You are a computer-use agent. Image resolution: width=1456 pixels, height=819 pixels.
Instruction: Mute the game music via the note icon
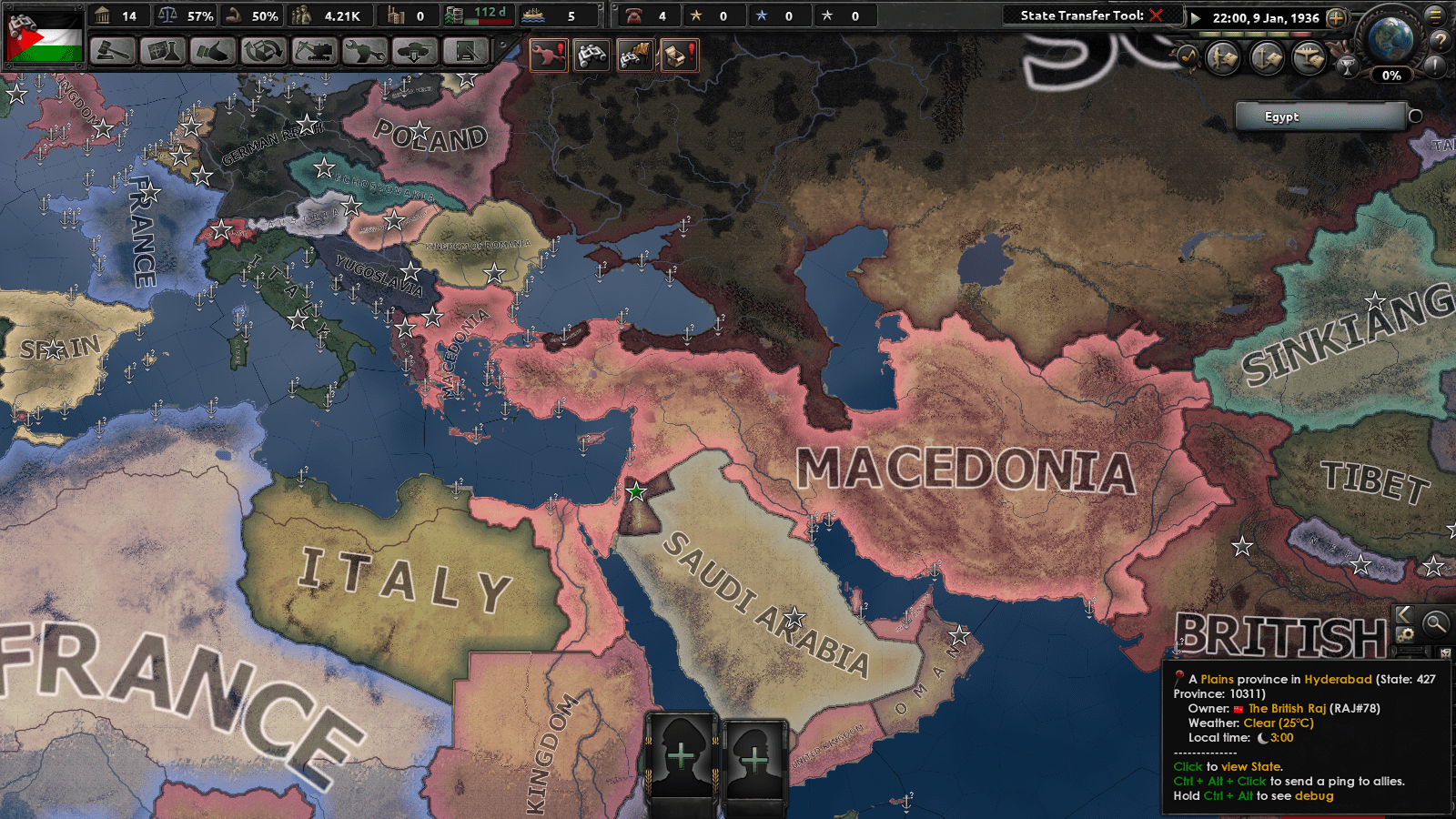pyautogui.click(x=1188, y=55)
